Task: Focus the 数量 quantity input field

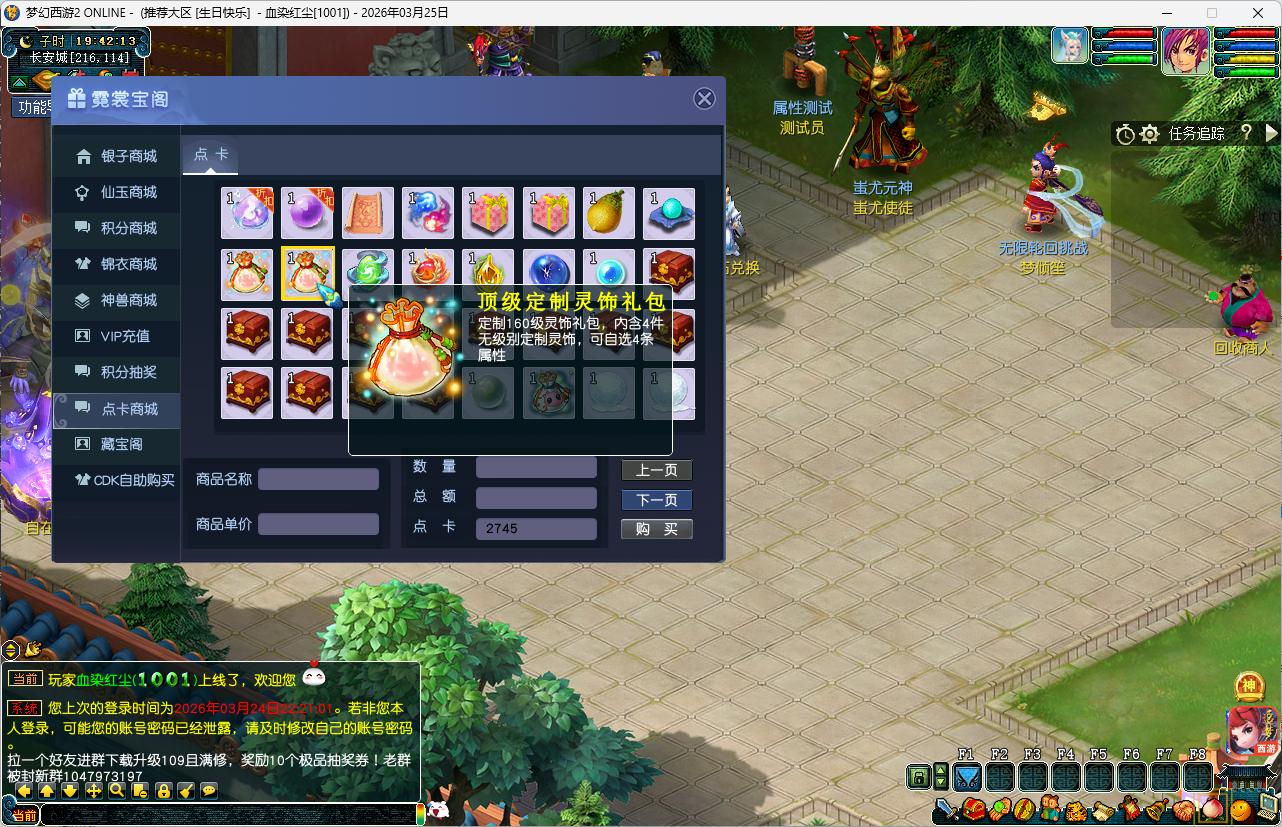Action: (536, 468)
